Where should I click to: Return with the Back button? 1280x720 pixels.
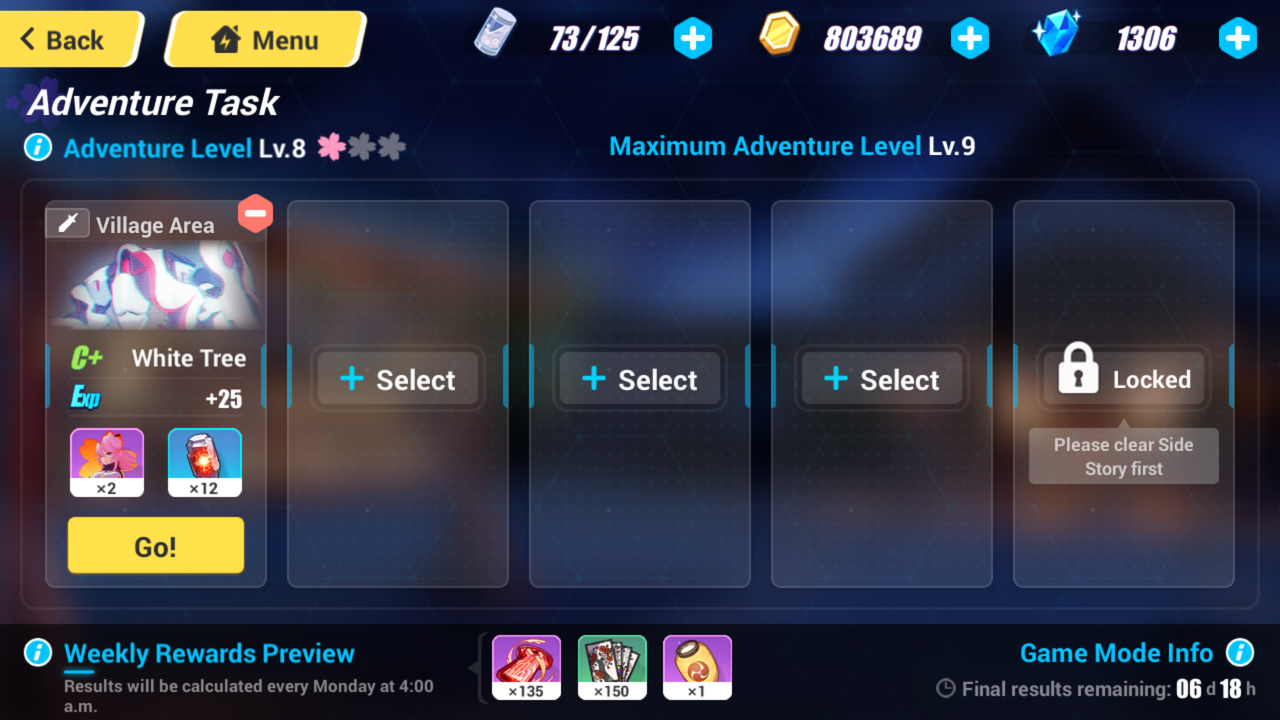pos(62,39)
